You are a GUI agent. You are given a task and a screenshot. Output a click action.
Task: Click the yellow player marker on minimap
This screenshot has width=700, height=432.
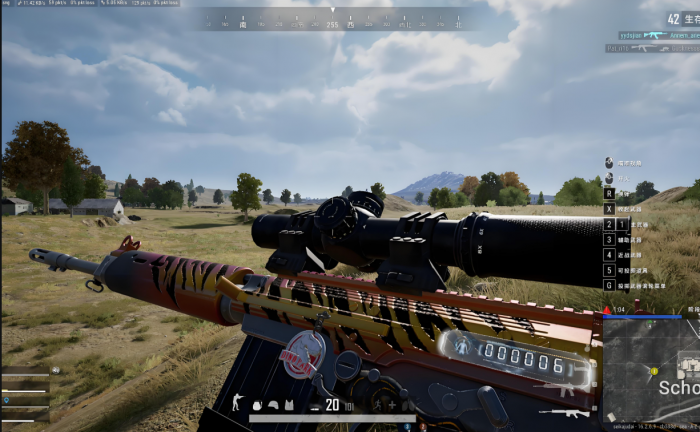(x=655, y=371)
